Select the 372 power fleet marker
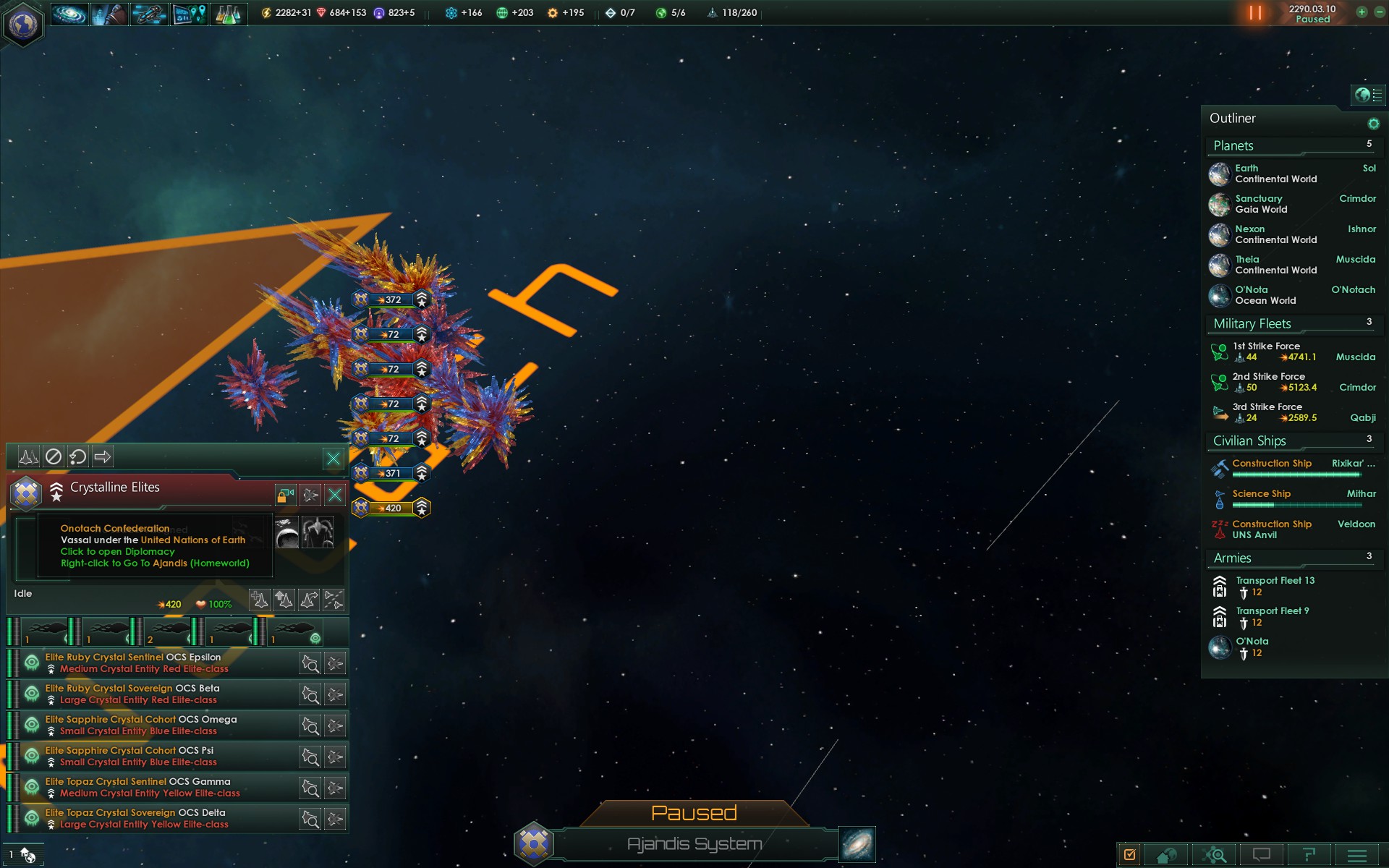The height and width of the screenshot is (868, 1389). coord(391,299)
